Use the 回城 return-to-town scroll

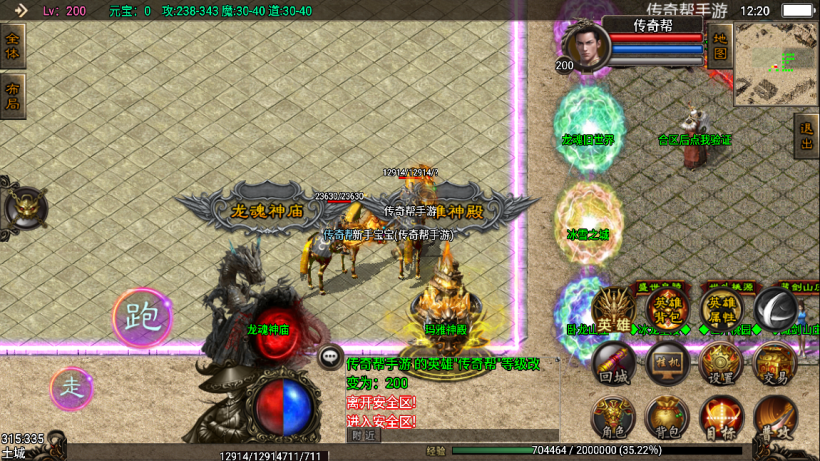click(613, 364)
